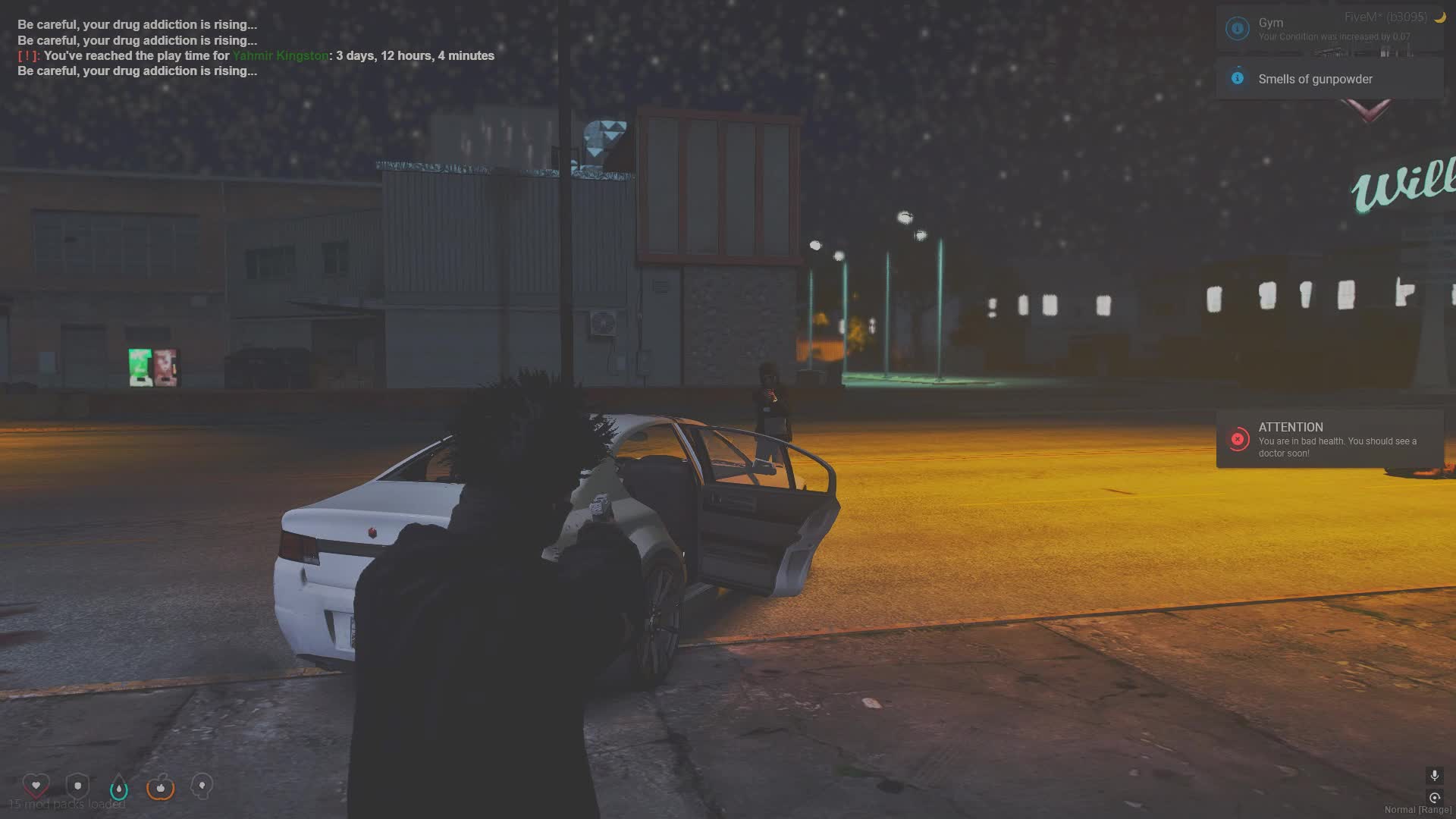Image resolution: width=1456 pixels, height=819 pixels.
Task: Click the ATTENTION bad health alert
Action: click(x=1330, y=440)
